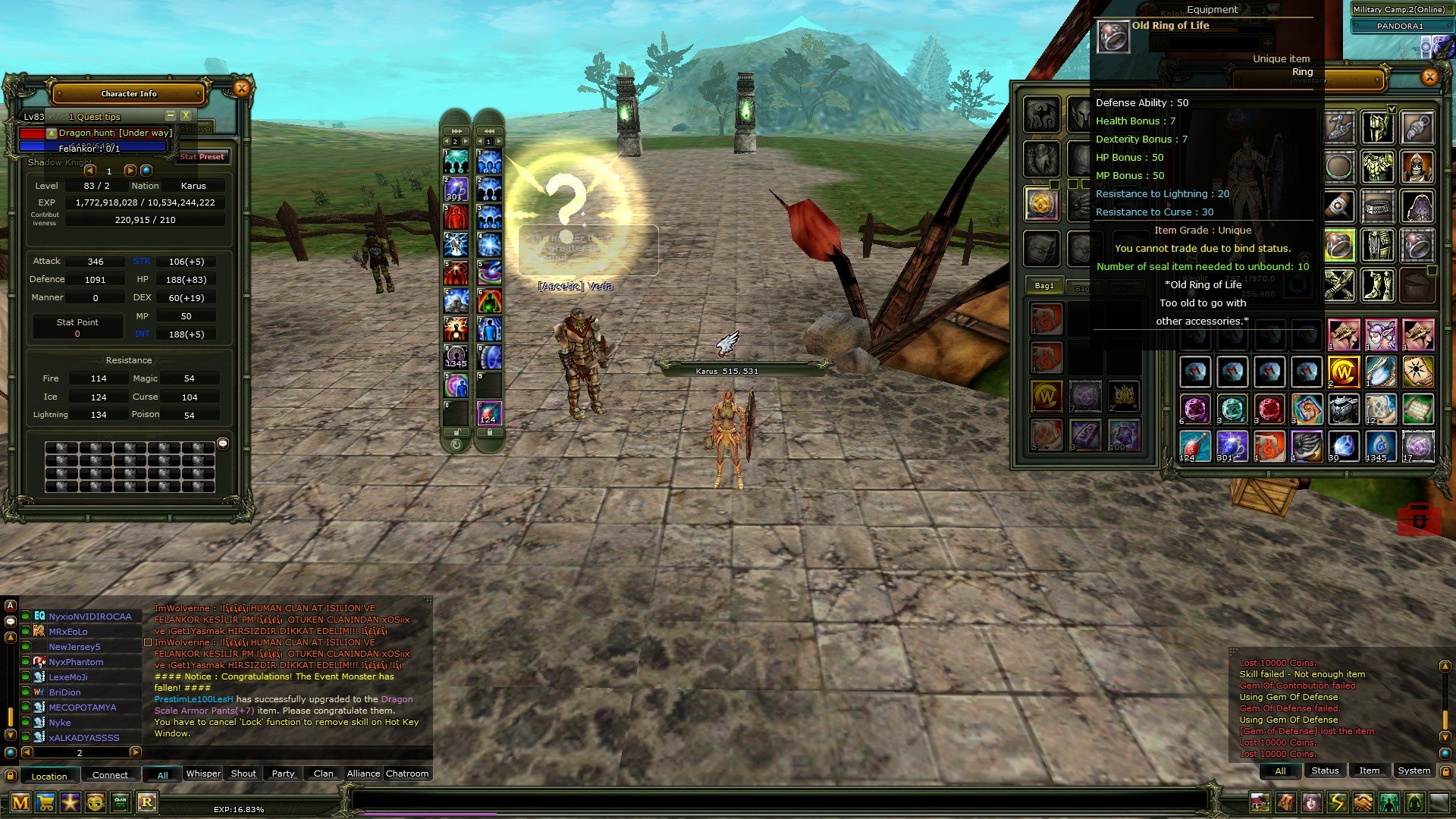Show the Chatroom tab
The image size is (1456, 819).
click(406, 773)
